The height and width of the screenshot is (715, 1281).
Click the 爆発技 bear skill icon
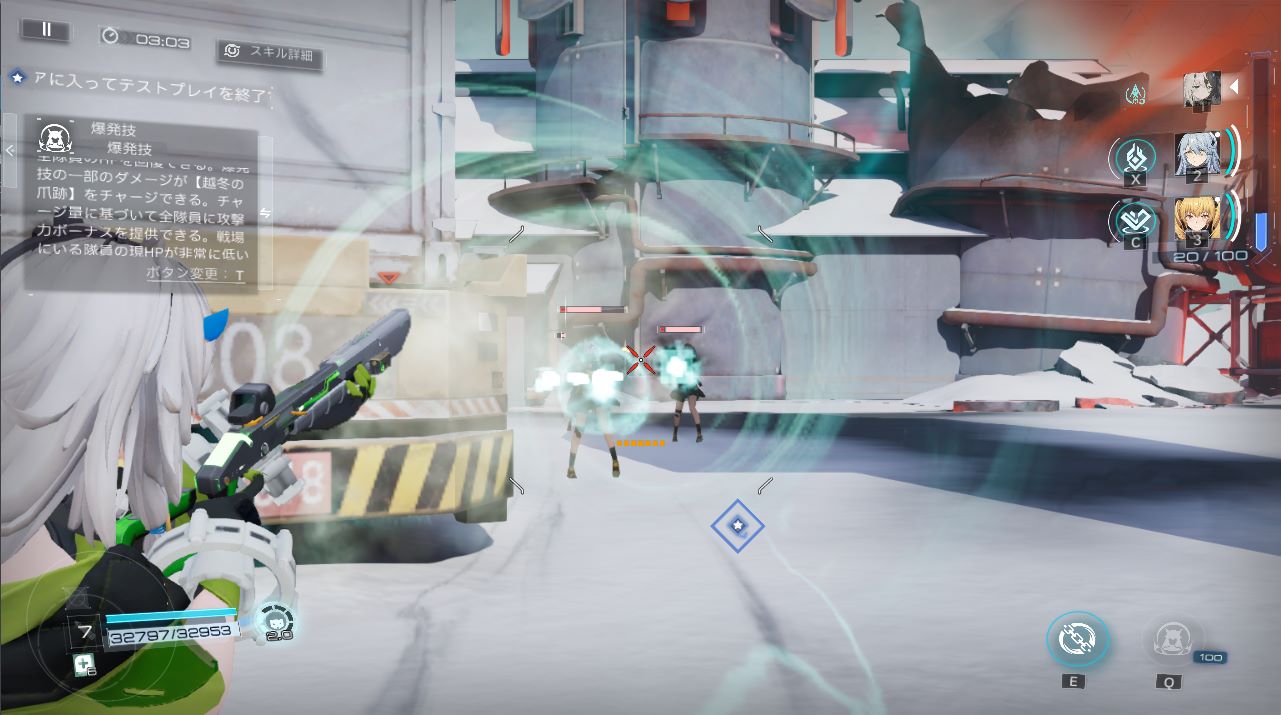(53, 137)
